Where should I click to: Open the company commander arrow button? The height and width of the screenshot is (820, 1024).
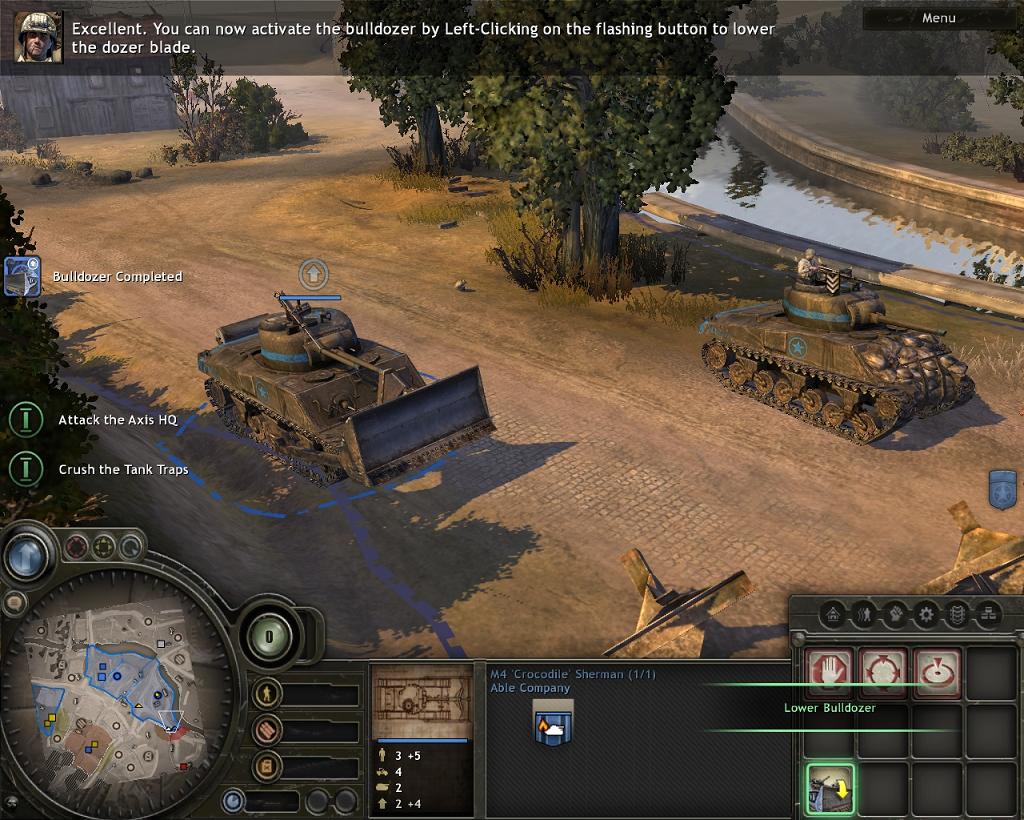point(27,555)
